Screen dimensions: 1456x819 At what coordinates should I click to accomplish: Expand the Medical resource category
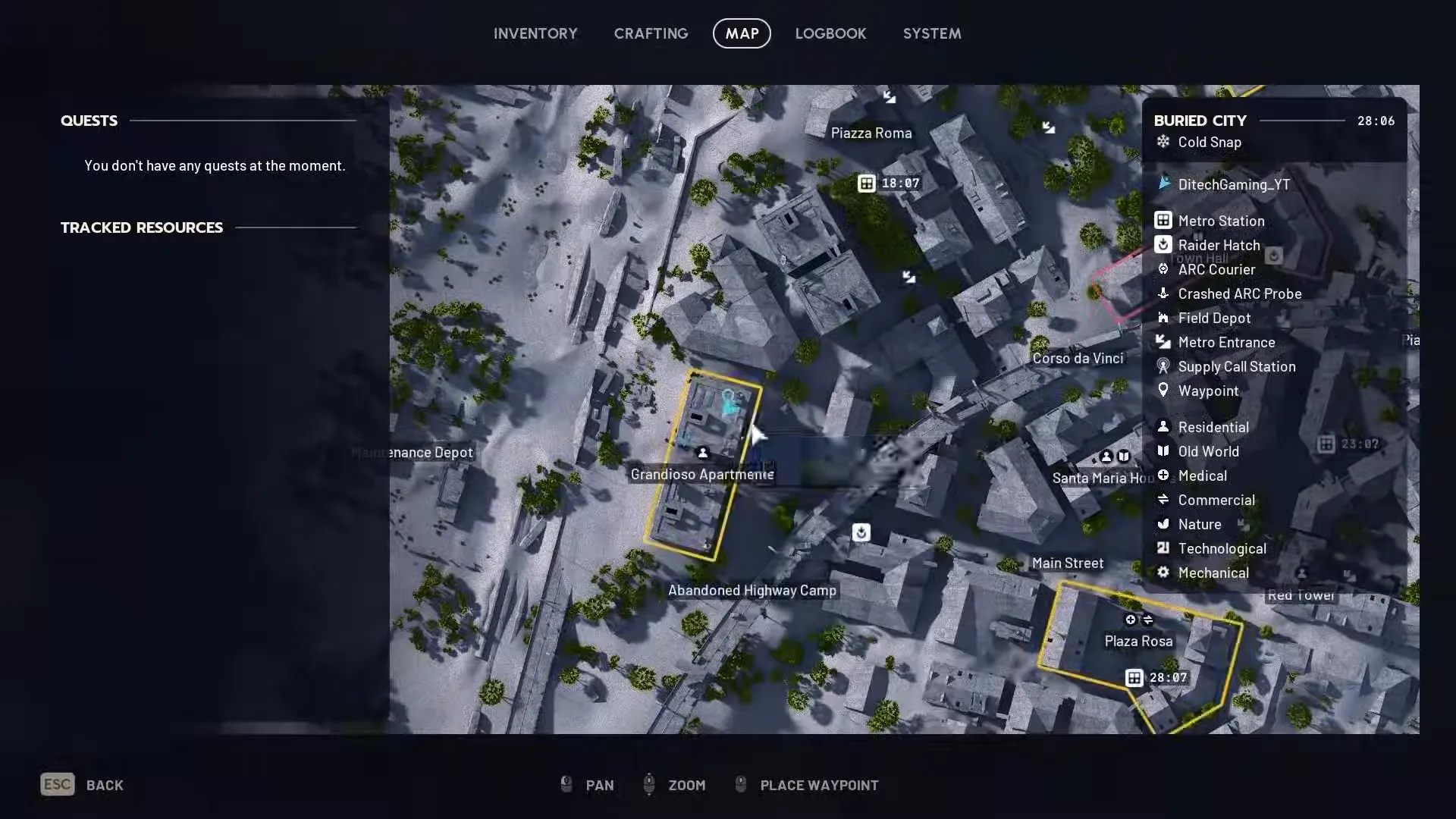(1164, 475)
